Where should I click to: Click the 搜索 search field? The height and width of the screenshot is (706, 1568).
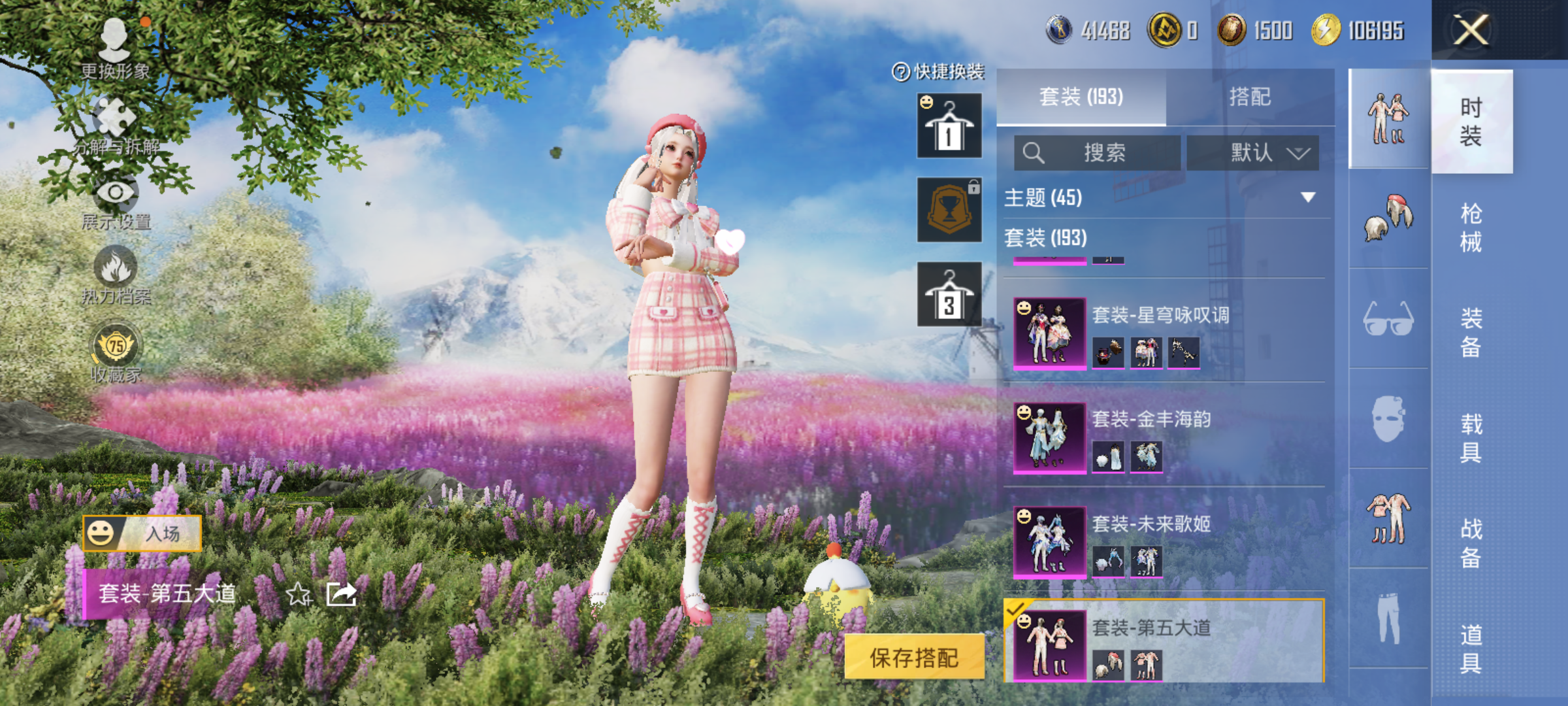[1098, 153]
